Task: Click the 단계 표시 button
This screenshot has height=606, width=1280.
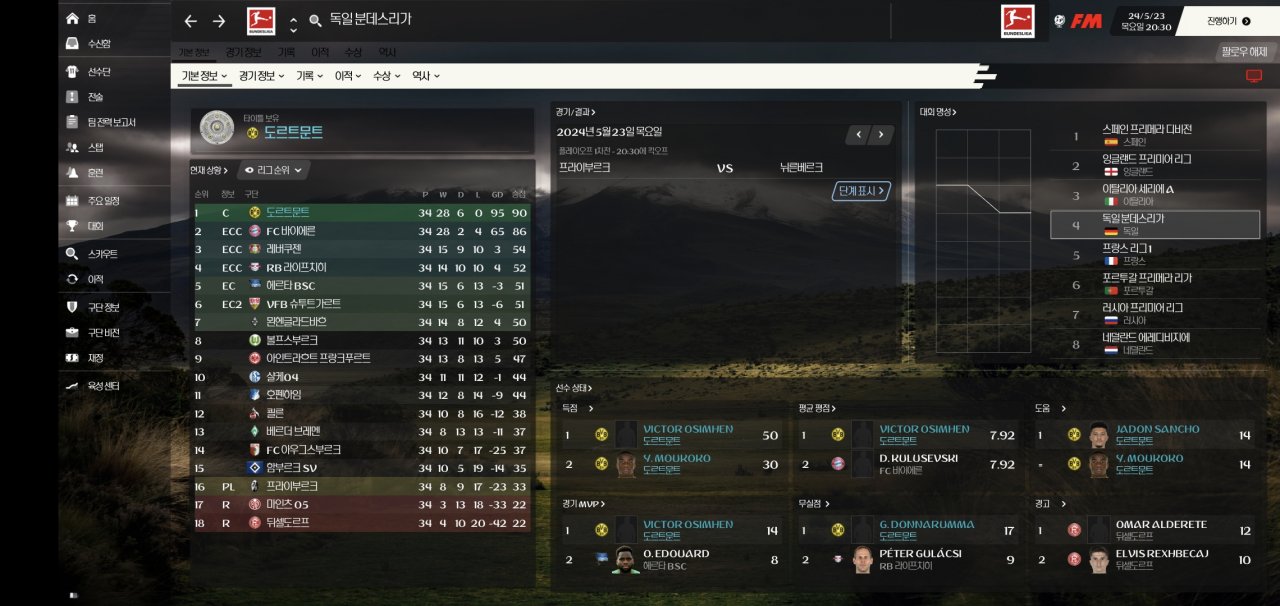Action: [860, 191]
